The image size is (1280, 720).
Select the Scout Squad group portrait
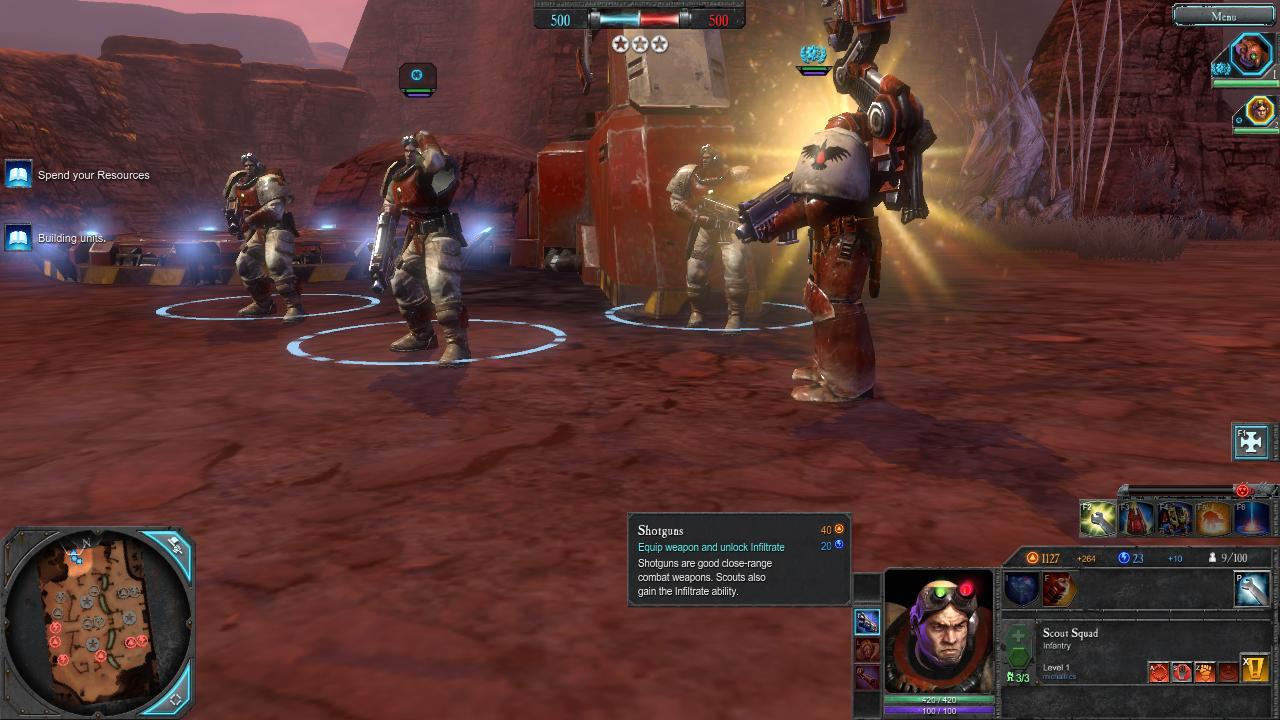(x=1259, y=110)
